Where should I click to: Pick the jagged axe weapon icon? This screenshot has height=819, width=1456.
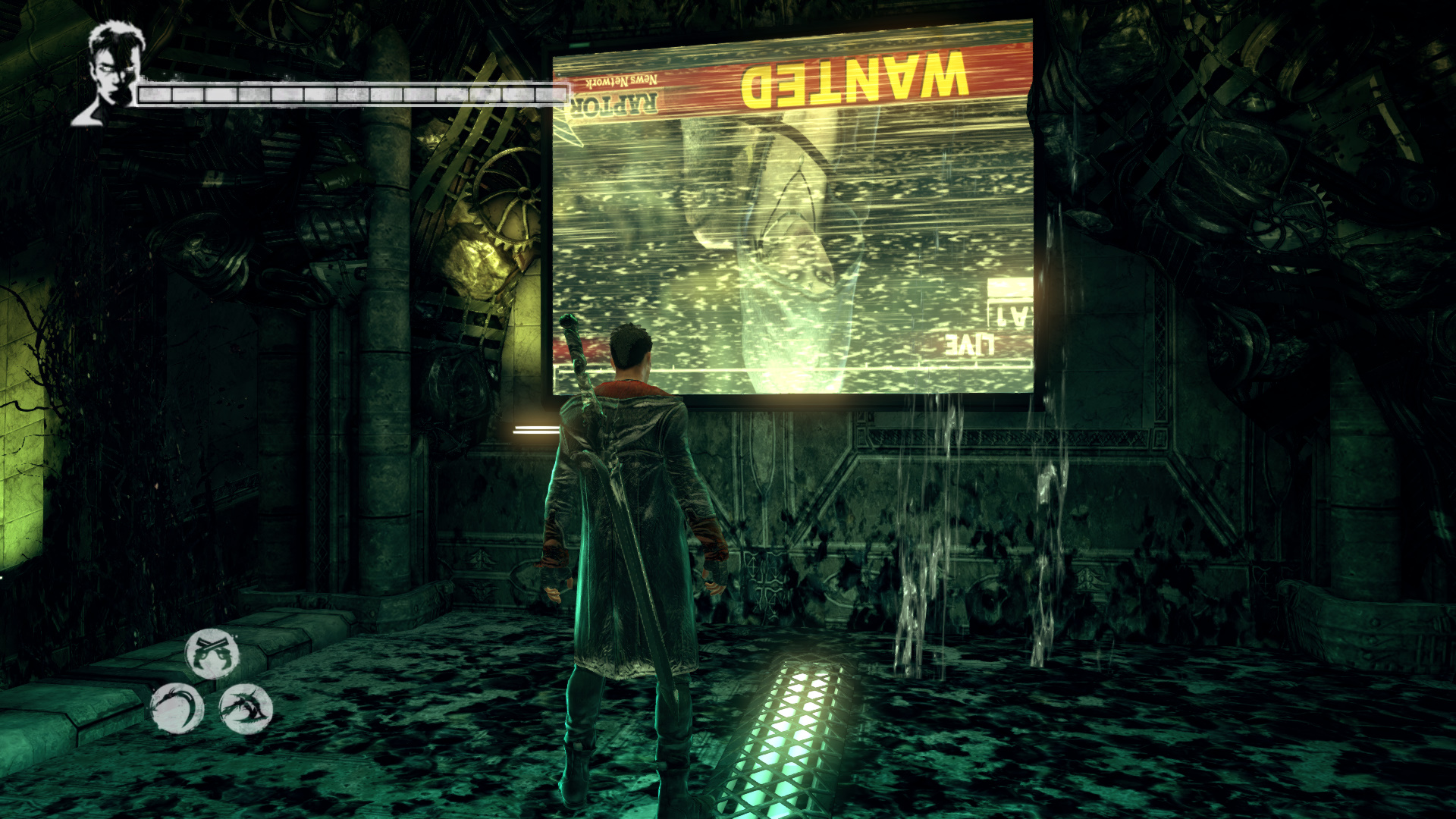point(245,708)
